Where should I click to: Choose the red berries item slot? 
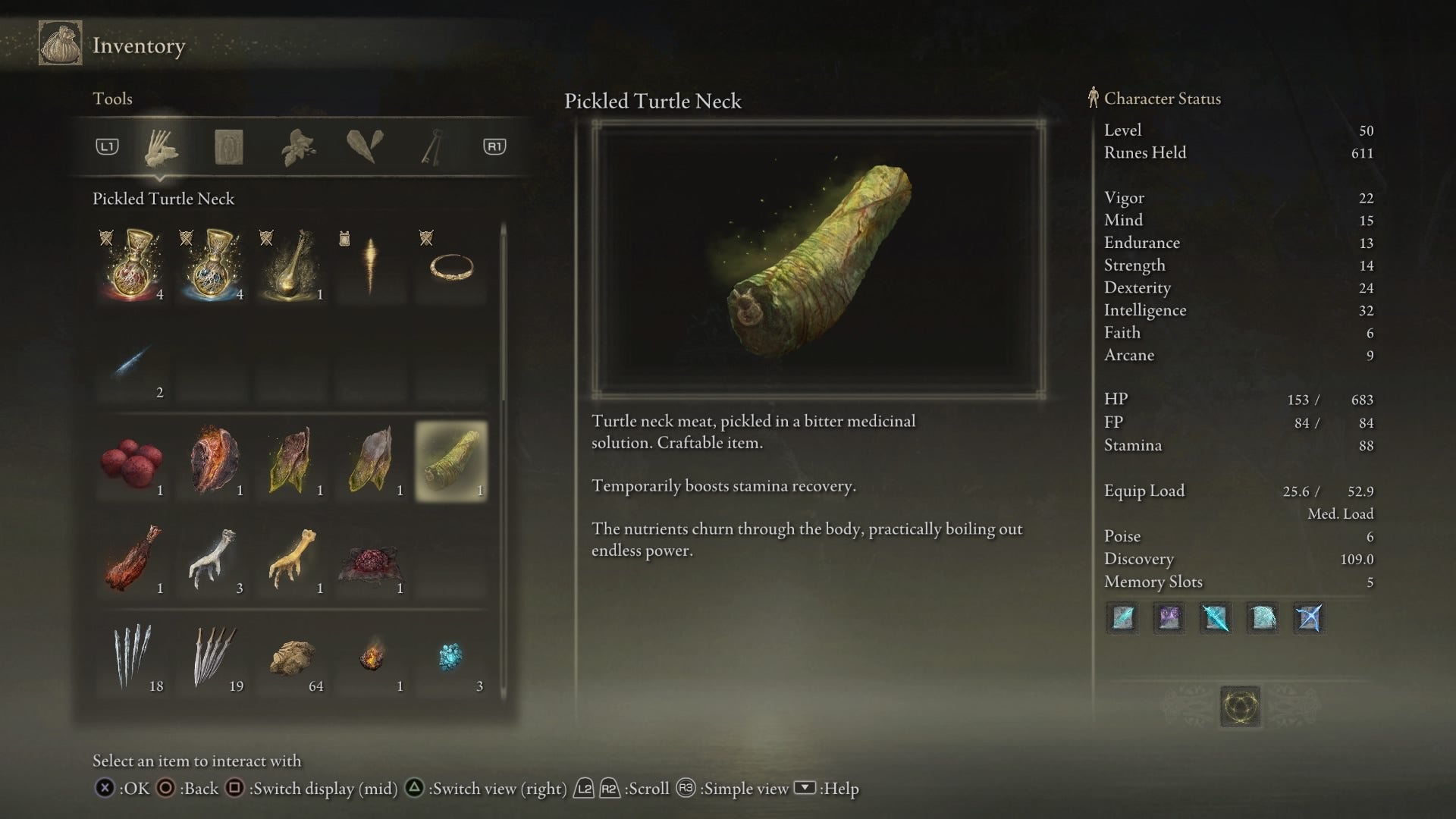coord(132,461)
